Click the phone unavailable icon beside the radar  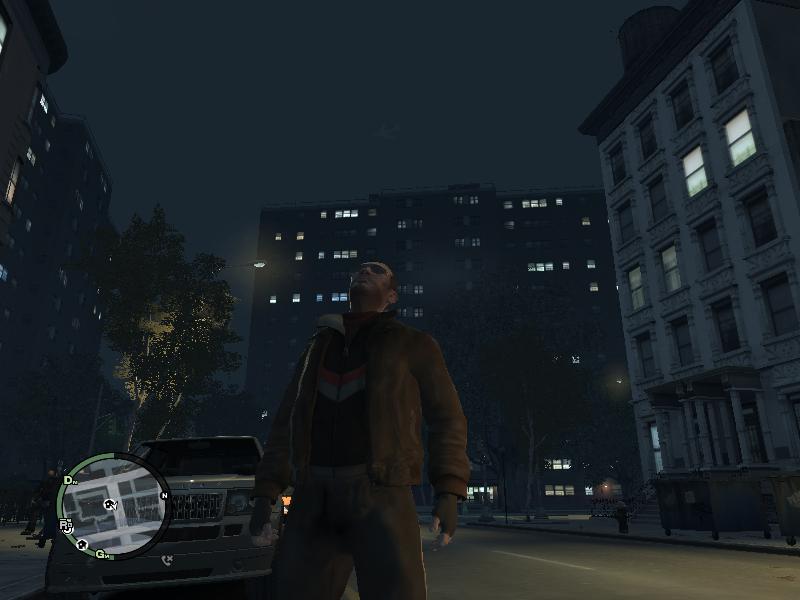click(167, 557)
